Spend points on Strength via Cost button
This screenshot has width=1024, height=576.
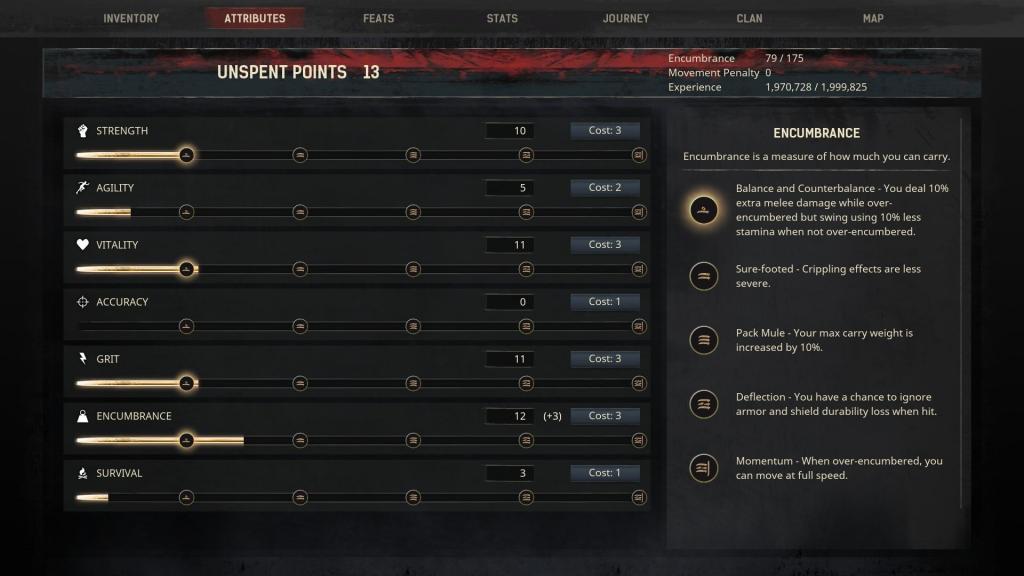604,131
